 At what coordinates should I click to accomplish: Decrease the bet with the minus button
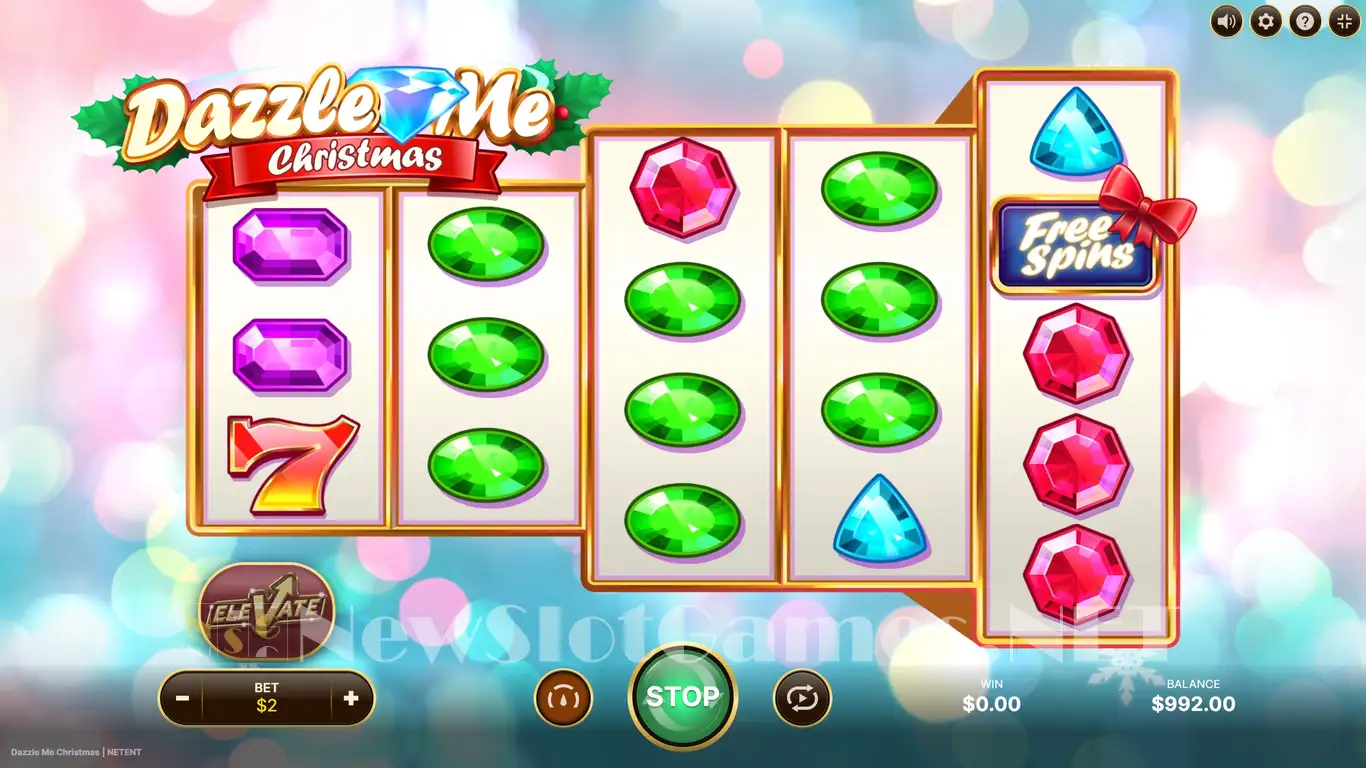(182, 699)
